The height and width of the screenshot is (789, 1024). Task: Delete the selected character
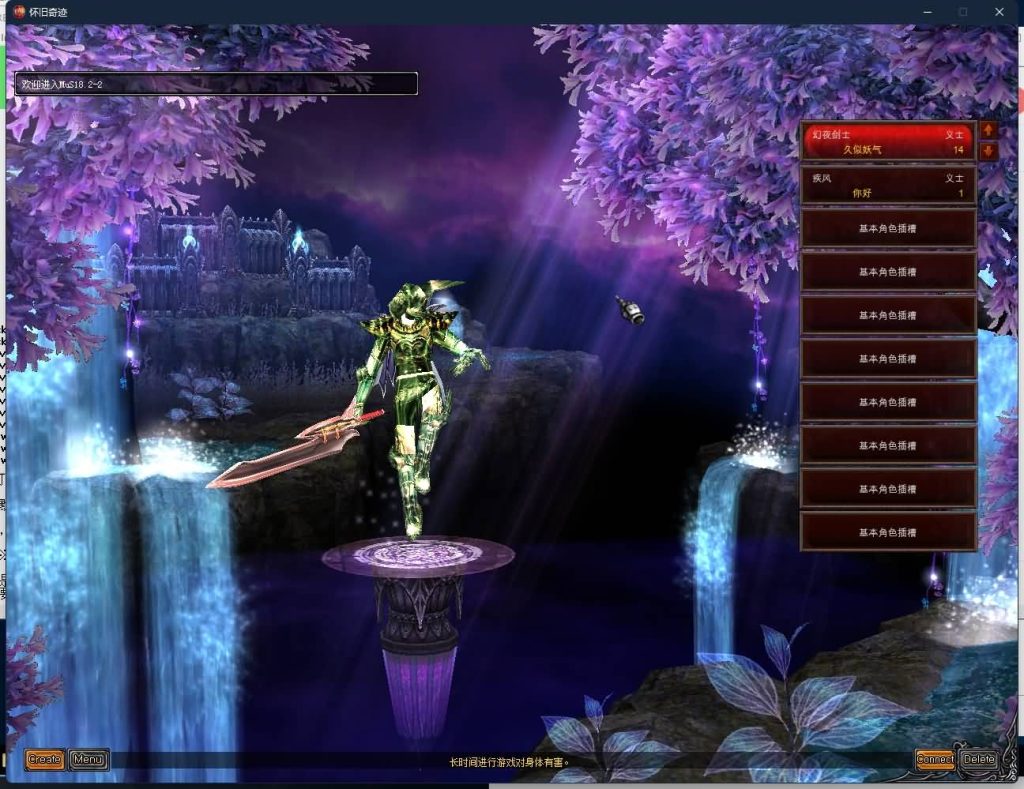click(979, 759)
